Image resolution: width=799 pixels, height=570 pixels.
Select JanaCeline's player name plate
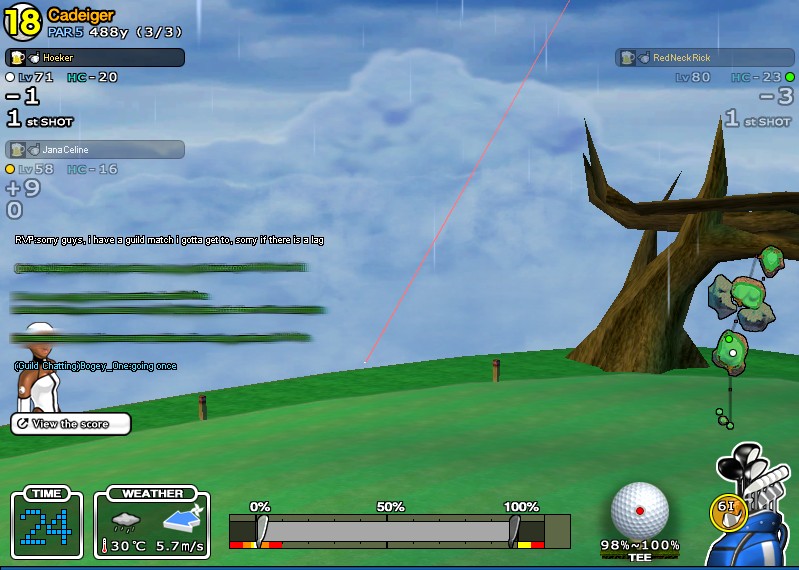(95, 149)
